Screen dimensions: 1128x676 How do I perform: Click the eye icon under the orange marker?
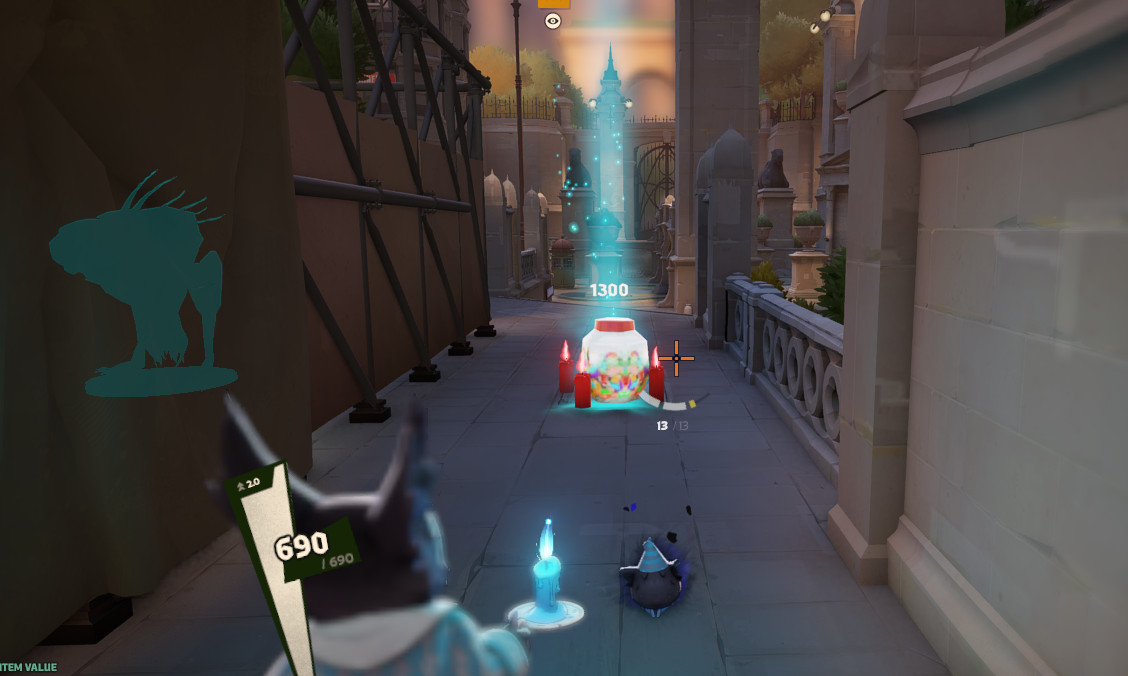pyautogui.click(x=553, y=20)
